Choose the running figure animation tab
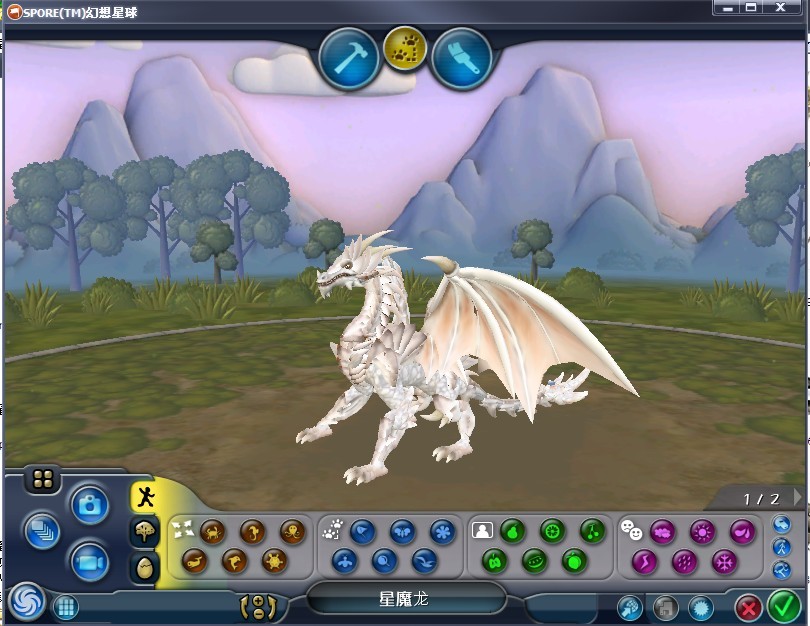 pyautogui.click(x=146, y=497)
